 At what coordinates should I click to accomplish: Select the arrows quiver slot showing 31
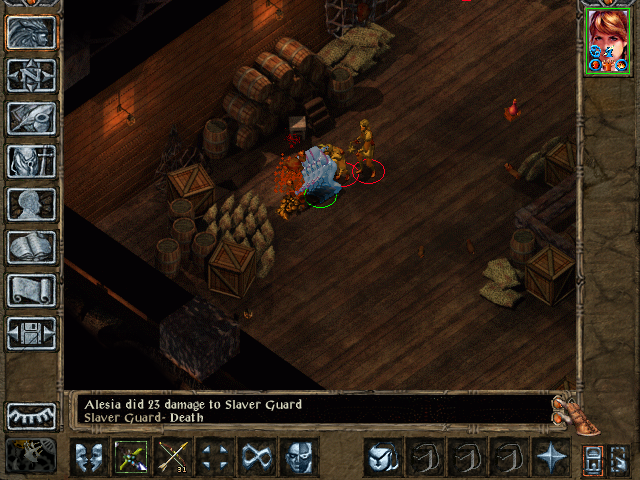pyautogui.click(x=173, y=457)
